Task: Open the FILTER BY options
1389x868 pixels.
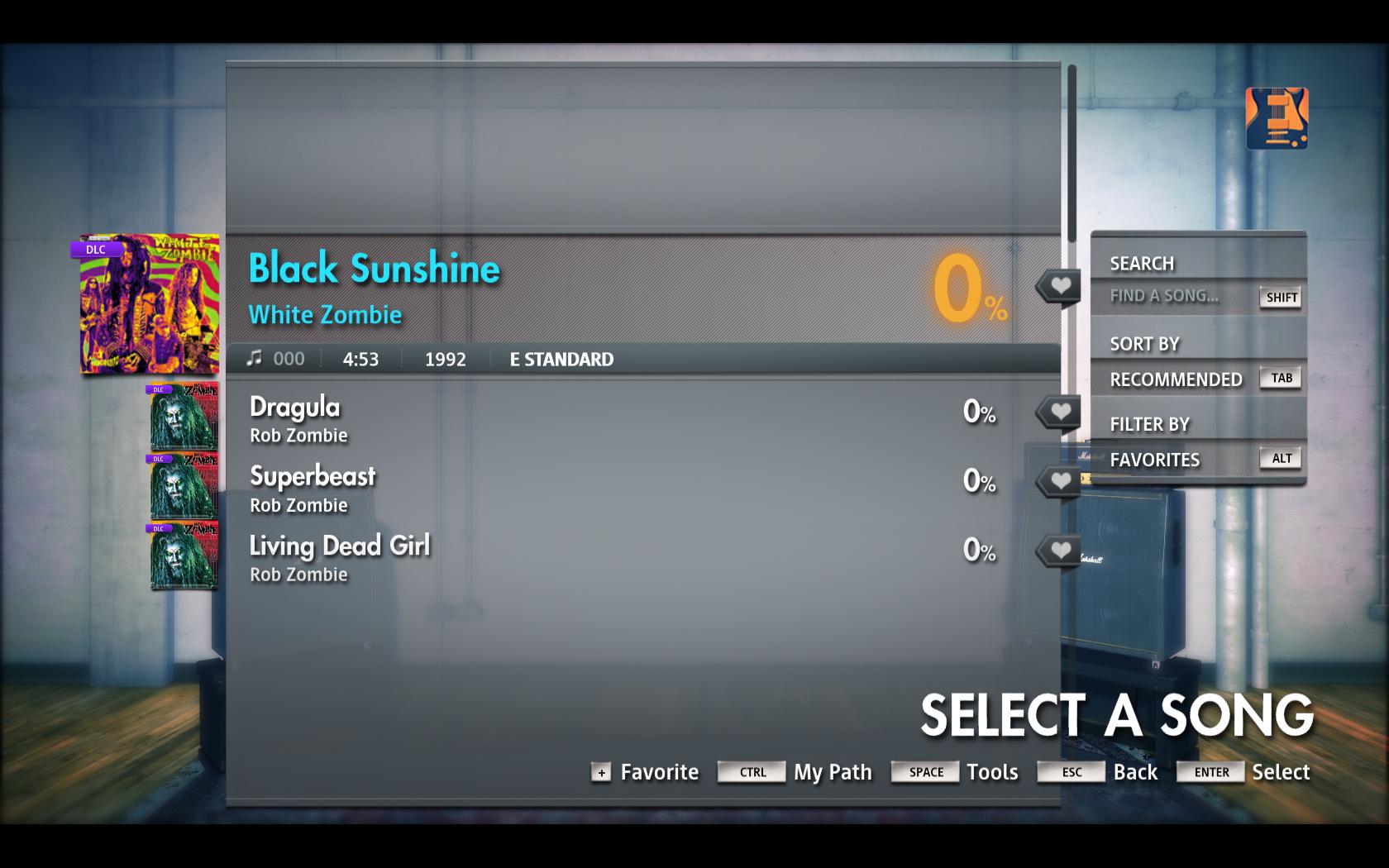Action: (x=1149, y=423)
